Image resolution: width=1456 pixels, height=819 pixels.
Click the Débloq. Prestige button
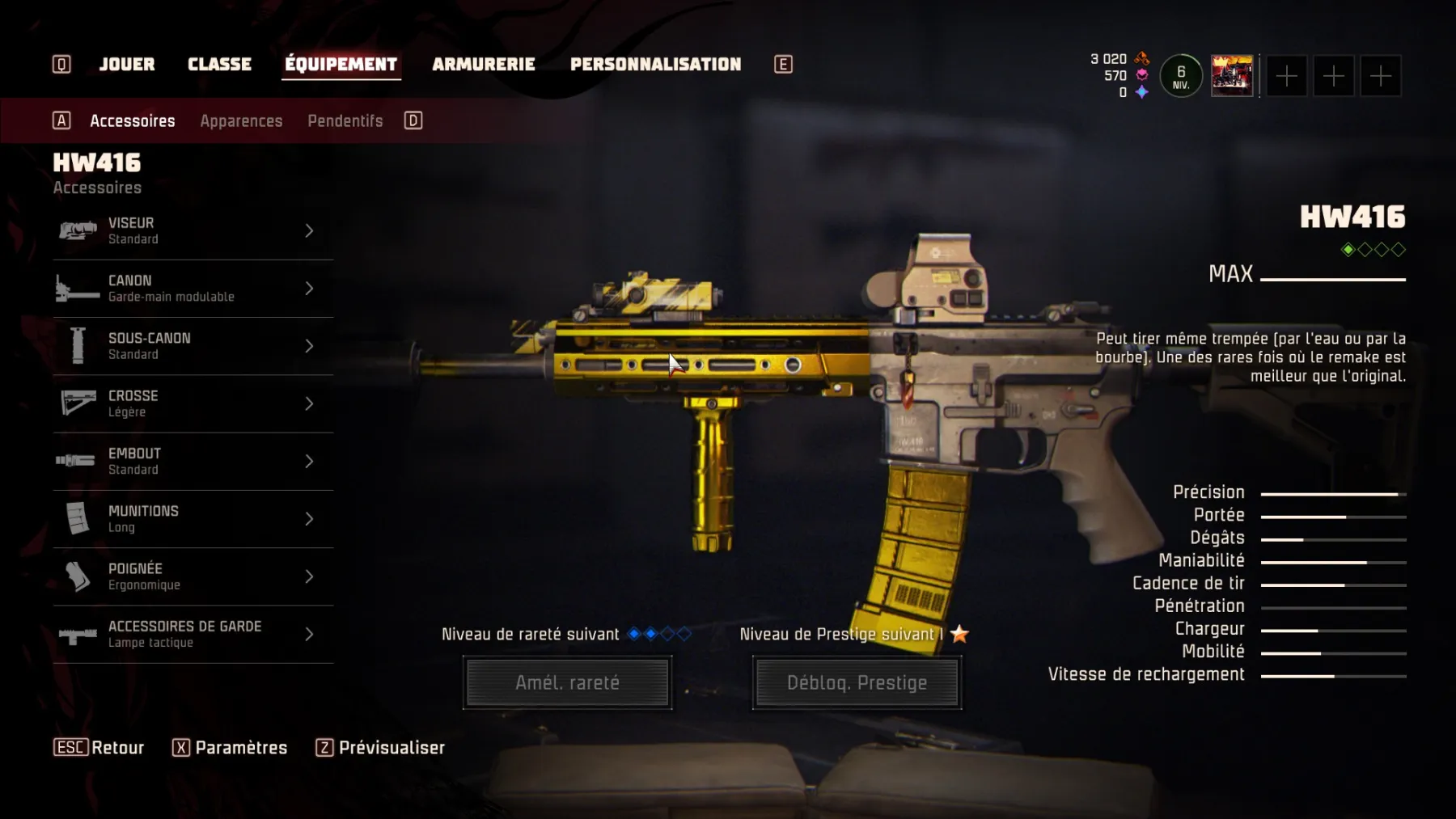pyautogui.click(x=857, y=683)
